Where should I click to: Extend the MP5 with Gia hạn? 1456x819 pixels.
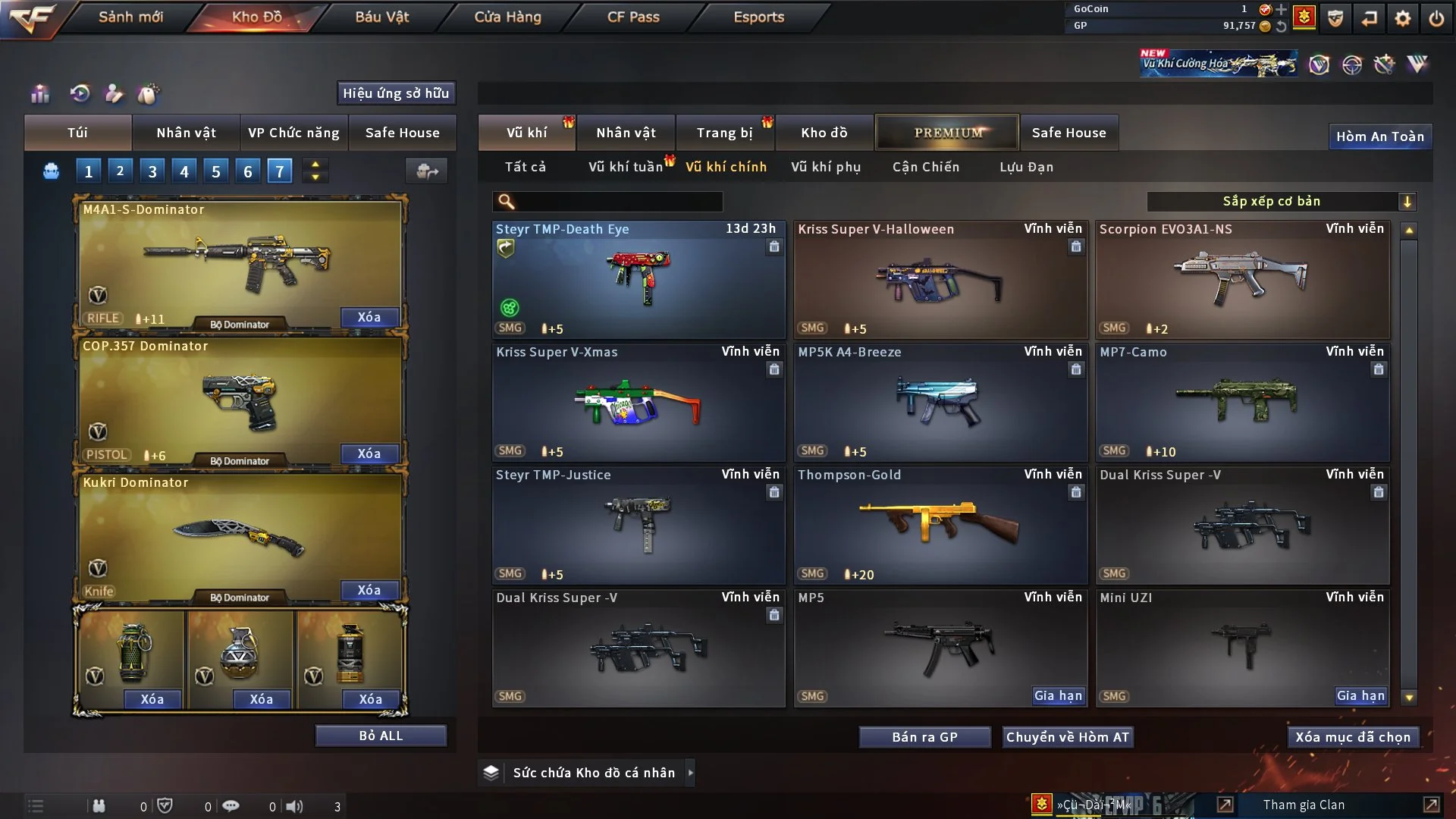1059,695
